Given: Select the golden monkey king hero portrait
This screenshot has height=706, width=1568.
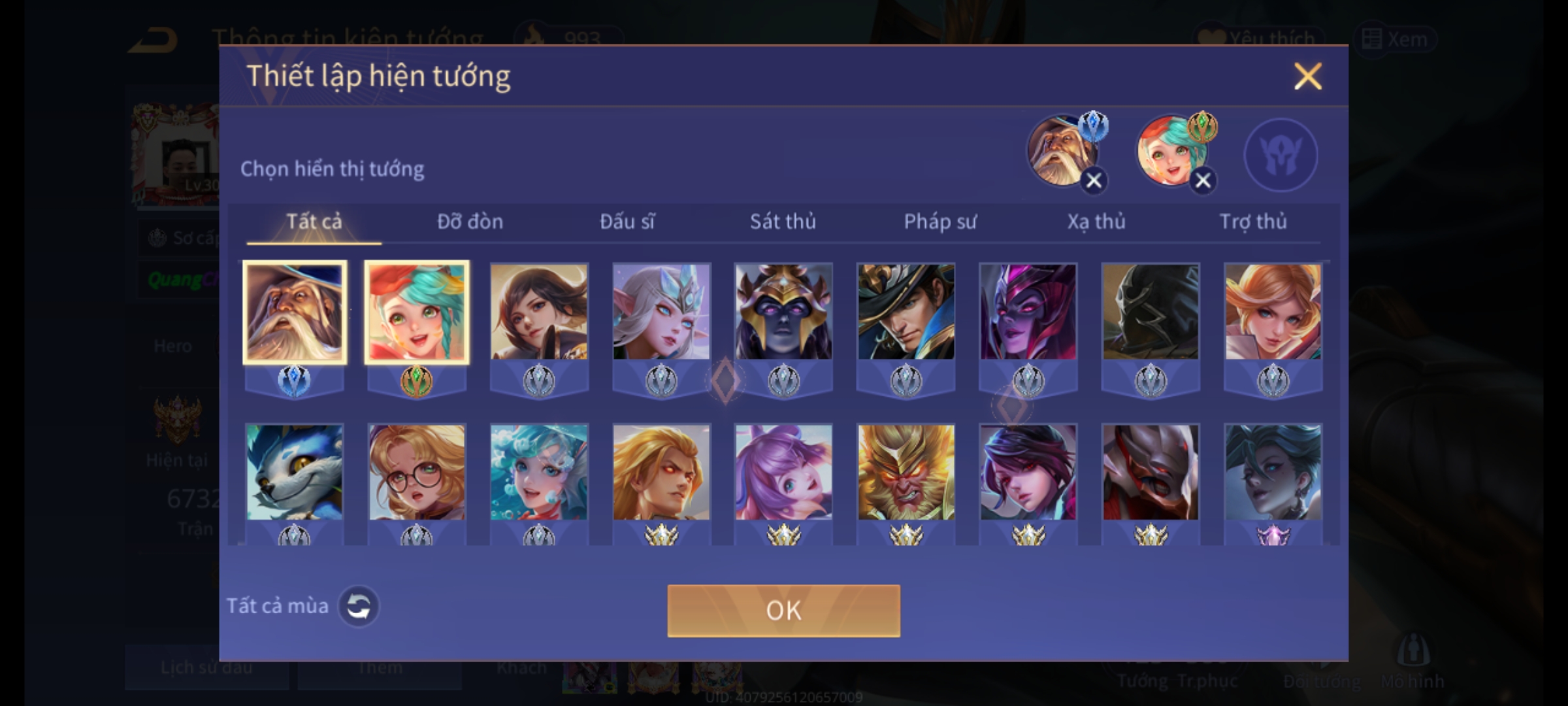Looking at the screenshot, I should tap(906, 473).
